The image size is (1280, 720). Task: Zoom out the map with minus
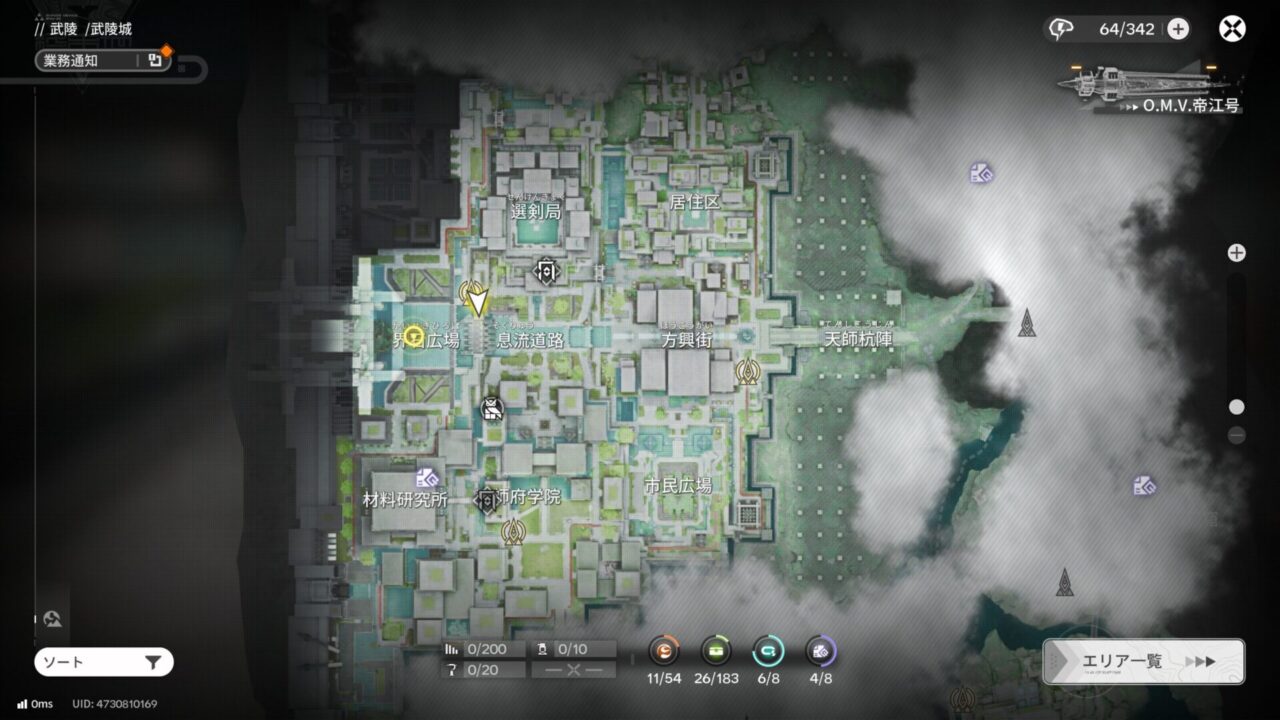click(1237, 435)
